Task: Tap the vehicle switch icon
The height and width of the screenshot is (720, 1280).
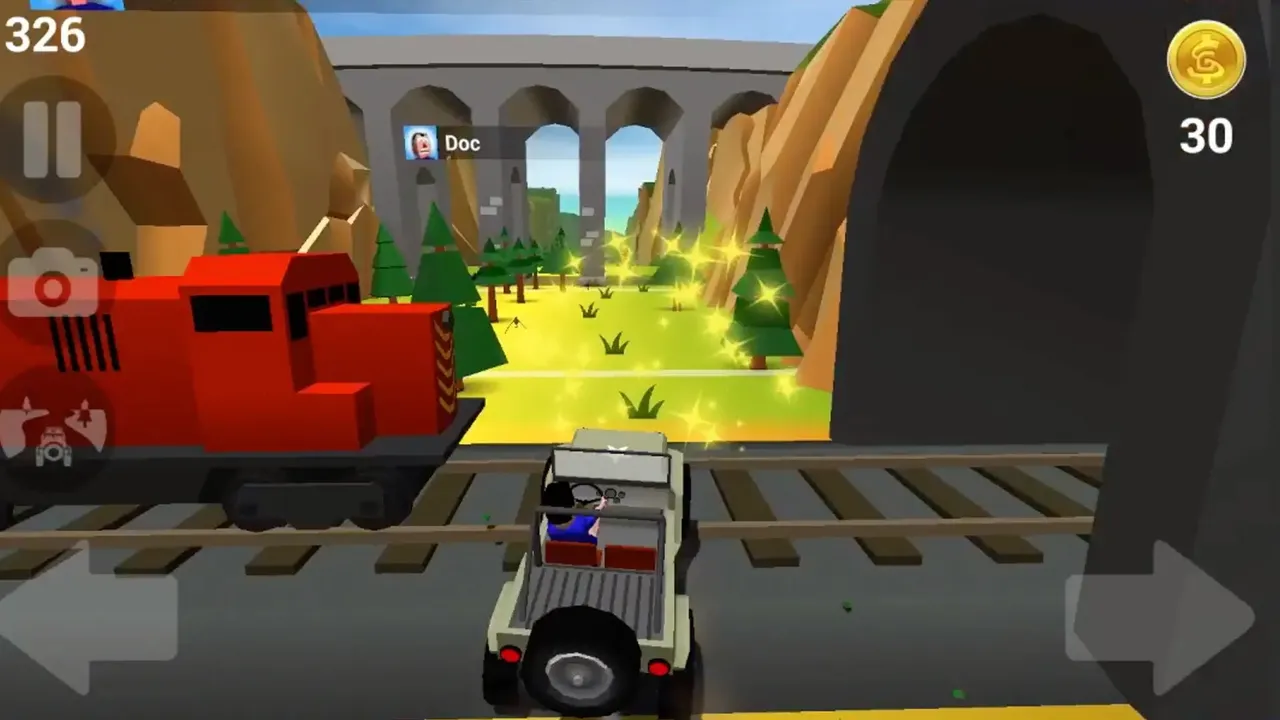Action: click(x=52, y=428)
